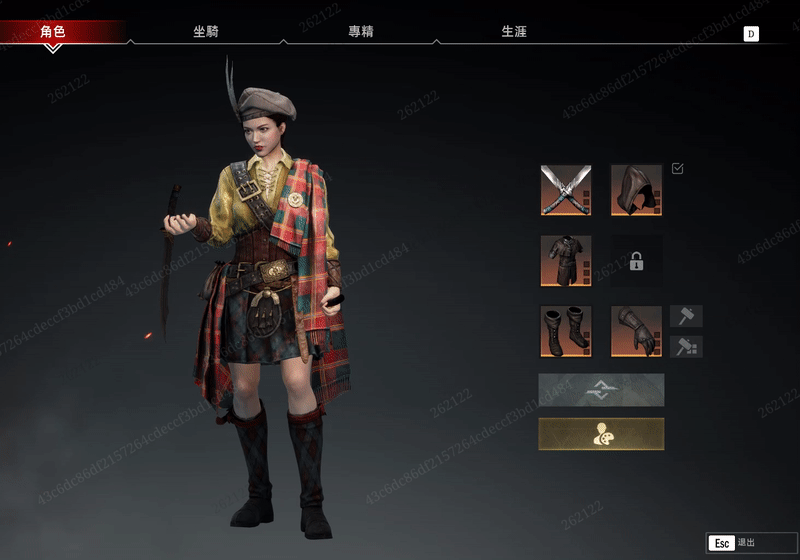800x560 pixels.
Task: Show the 生涯 career tab
Action: [514, 32]
